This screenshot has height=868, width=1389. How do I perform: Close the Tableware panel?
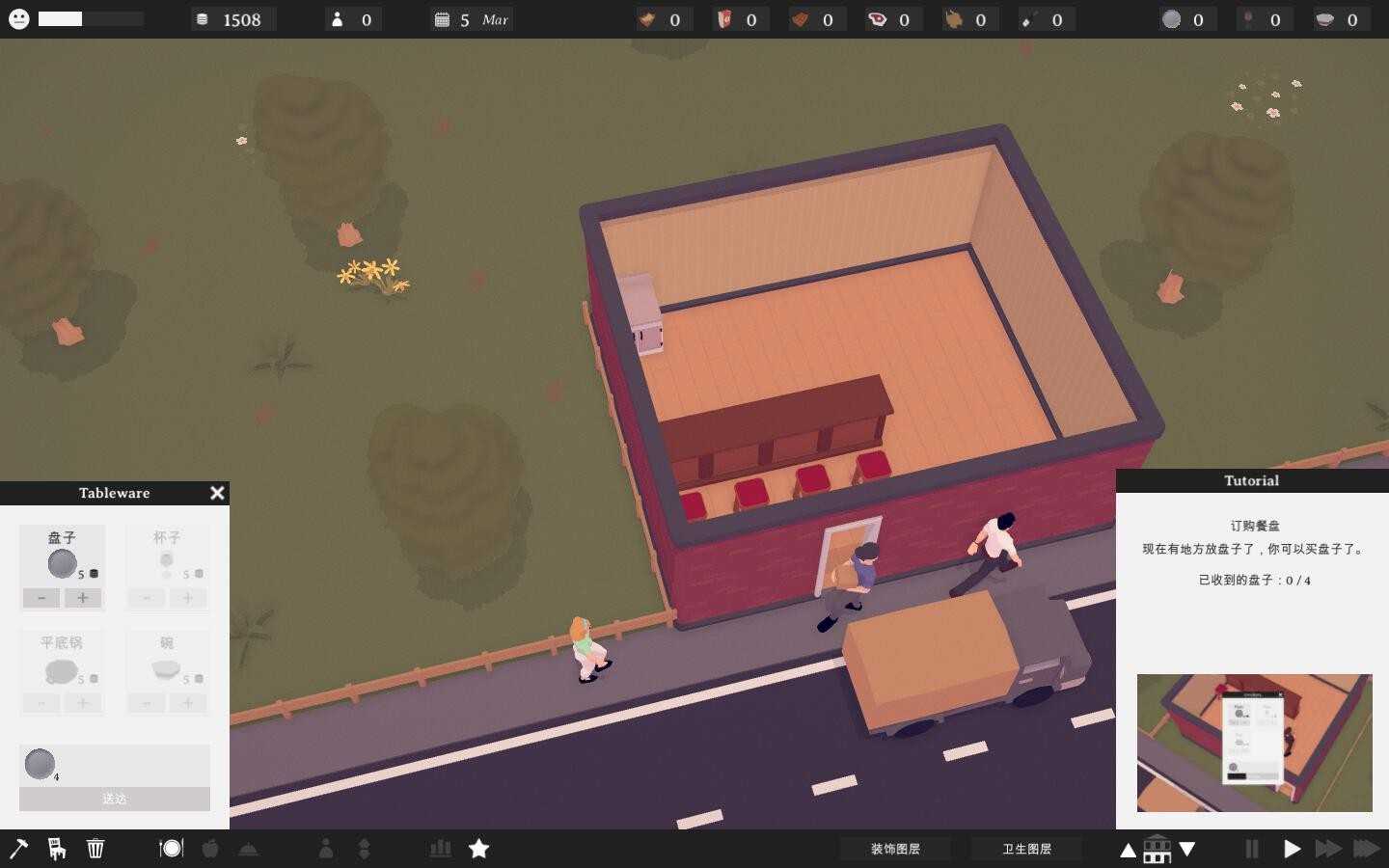(217, 493)
